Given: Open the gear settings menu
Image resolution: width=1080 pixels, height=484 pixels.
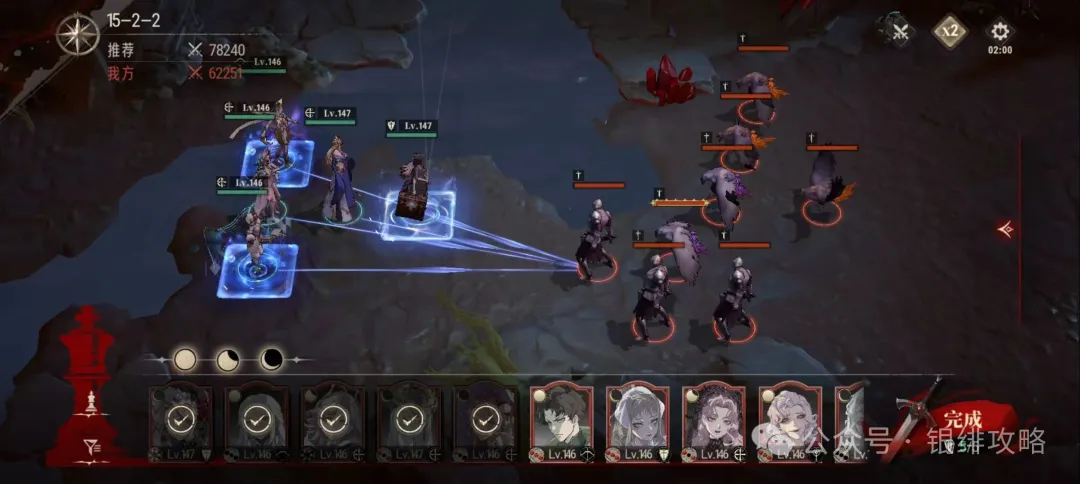Looking at the screenshot, I should [999, 31].
